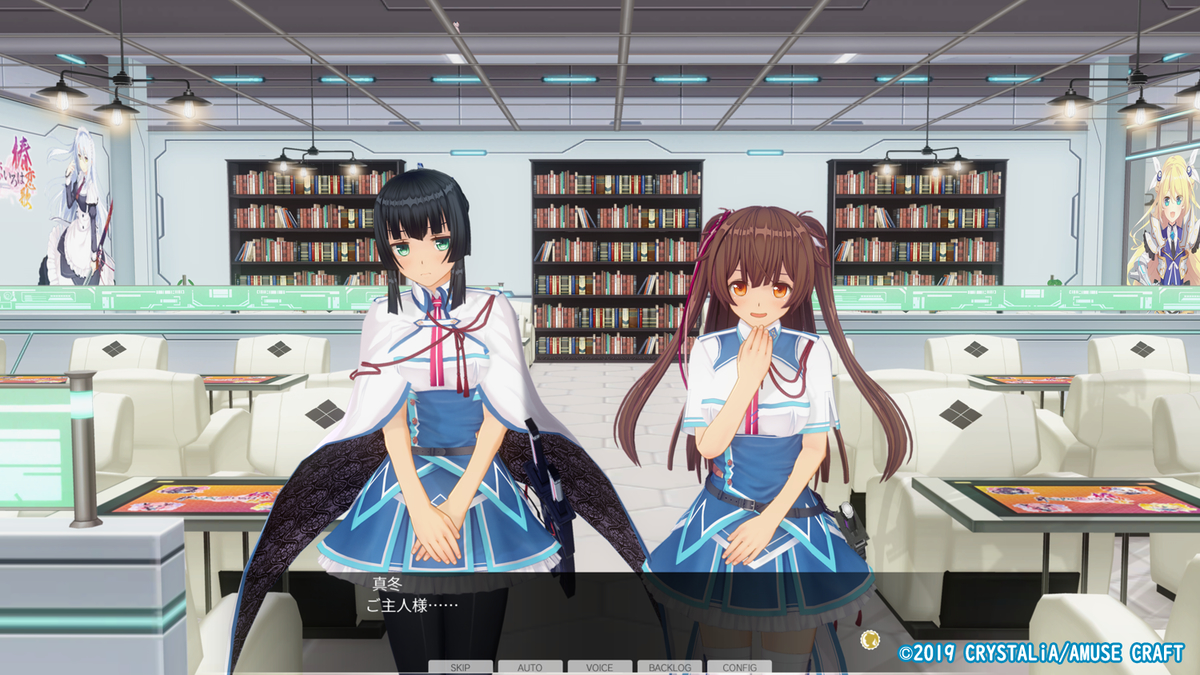Image resolution: width=1200 pixels, height=675 pixels.
Task: Replay the line with VOICE button
Action: pos(600,667)
